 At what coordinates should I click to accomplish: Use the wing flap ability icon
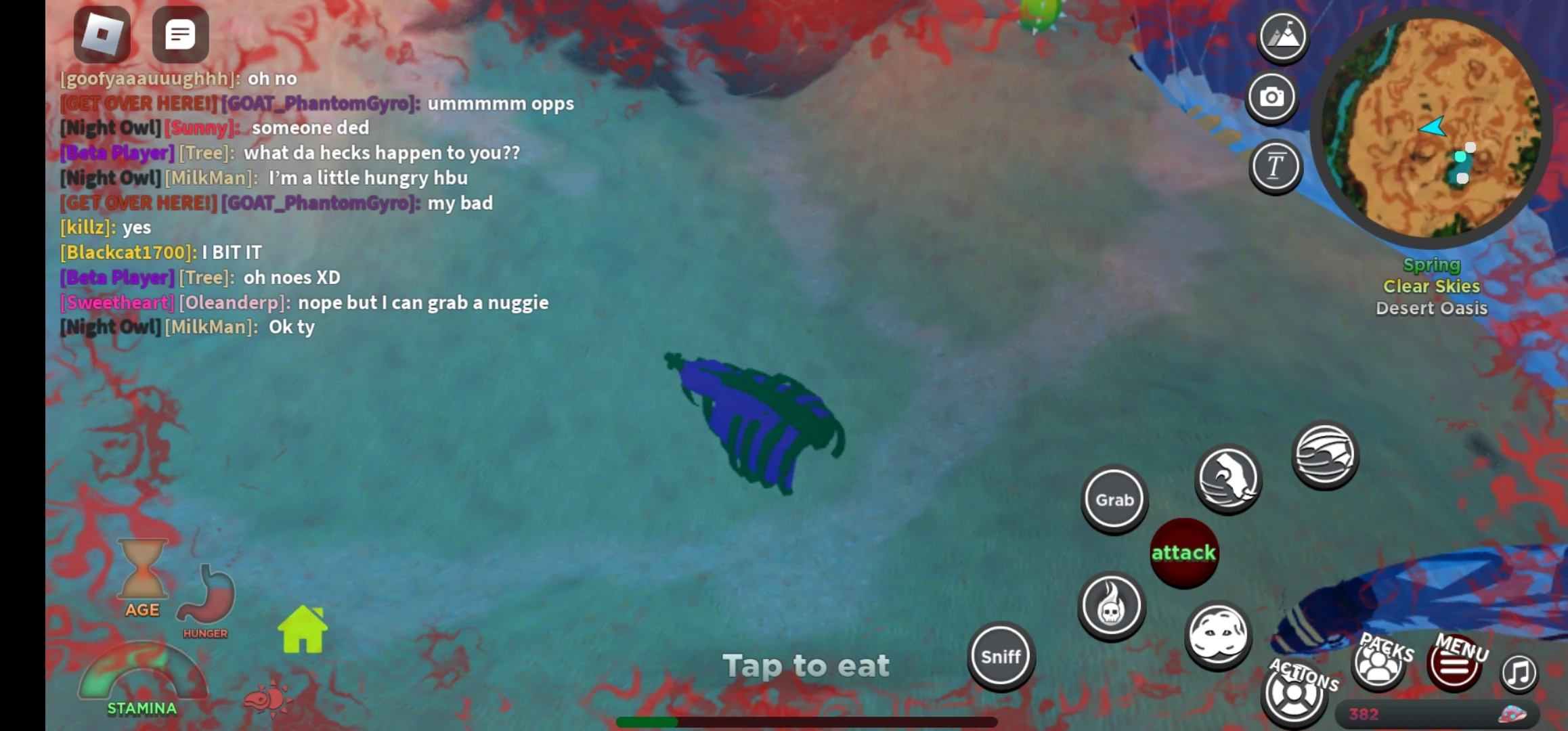(1325, 456)
